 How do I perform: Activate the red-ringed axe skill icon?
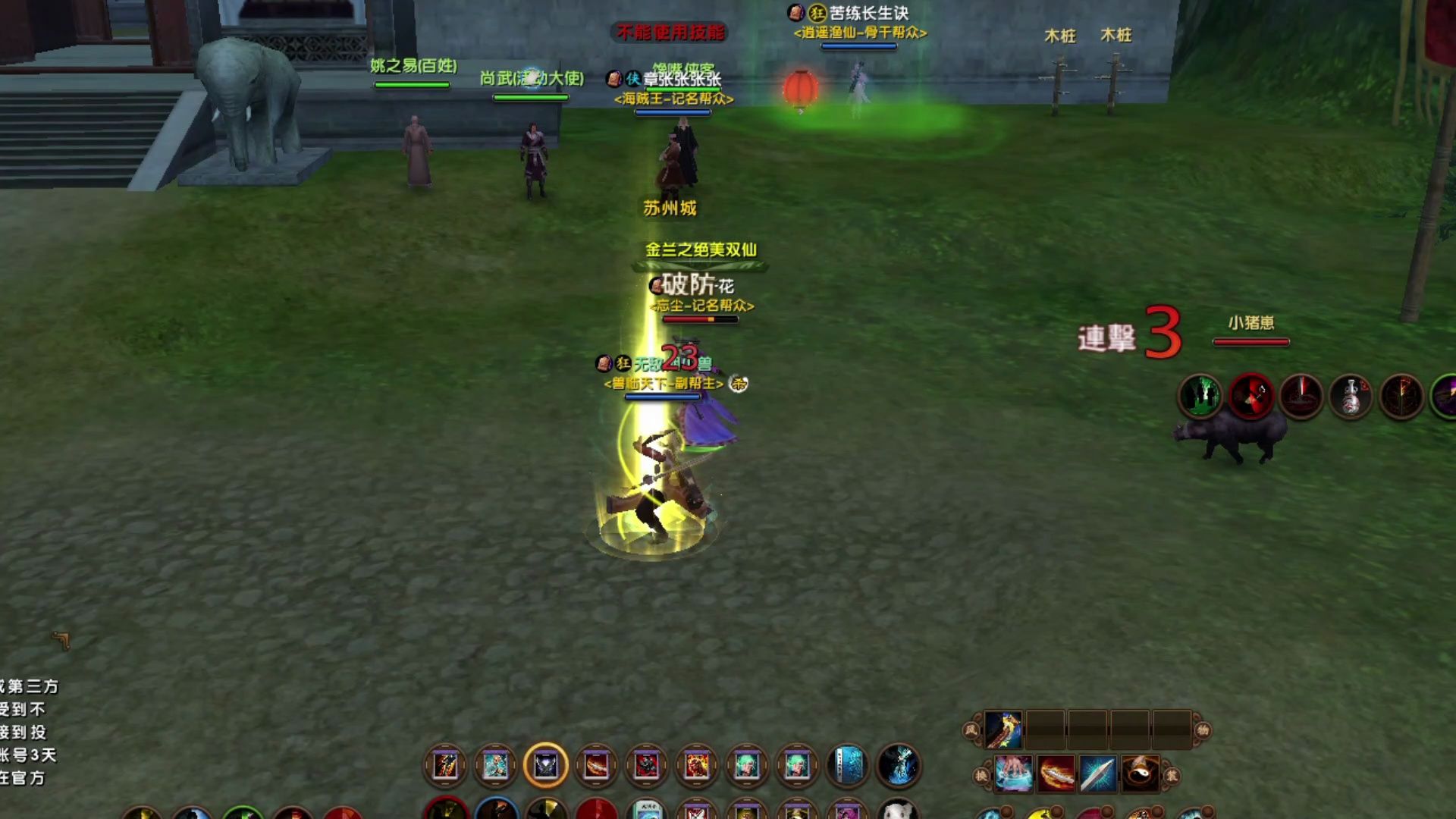(1250, 397)
